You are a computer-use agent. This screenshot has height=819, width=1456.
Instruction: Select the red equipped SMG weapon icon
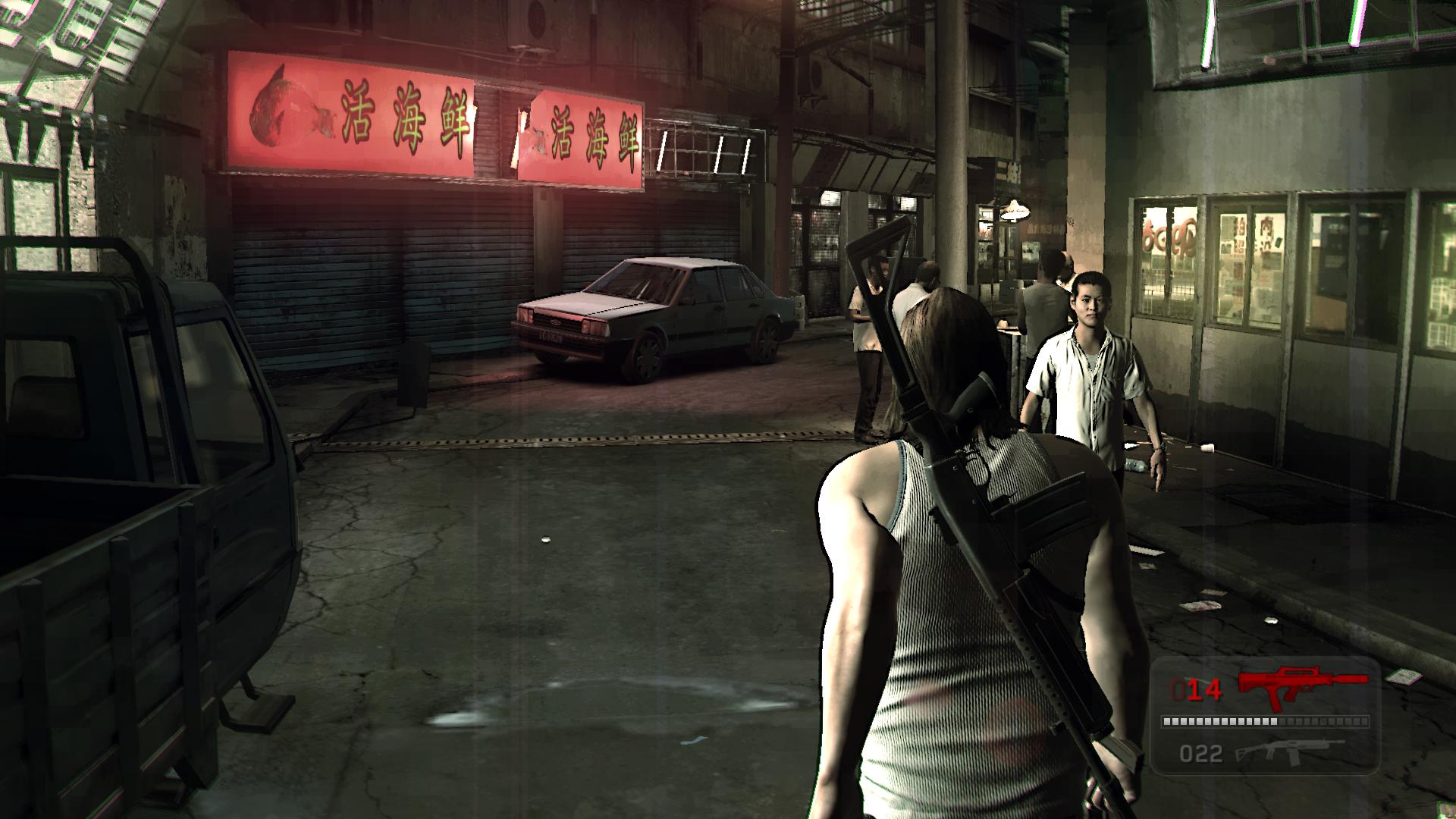(1301, 686)
